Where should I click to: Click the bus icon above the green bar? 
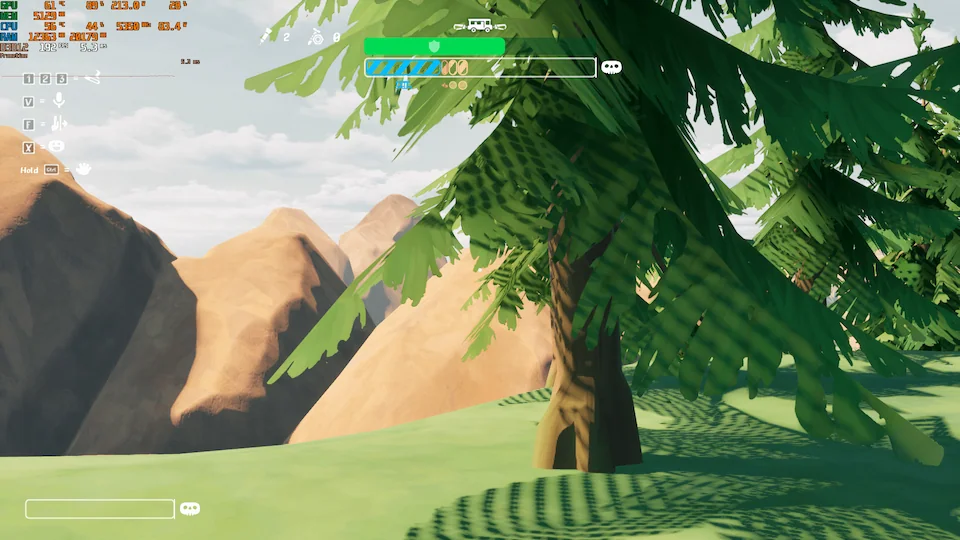tap(474, 25)
